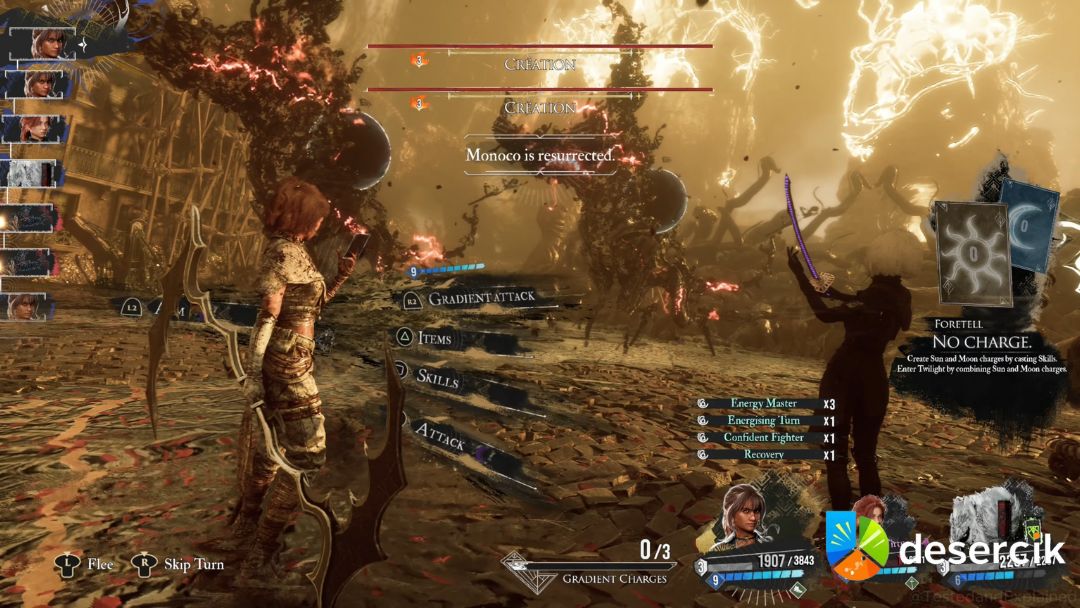The image size is (1080, 608).
Task: Select the Energising Turn status row
Action: coord(763,421)
